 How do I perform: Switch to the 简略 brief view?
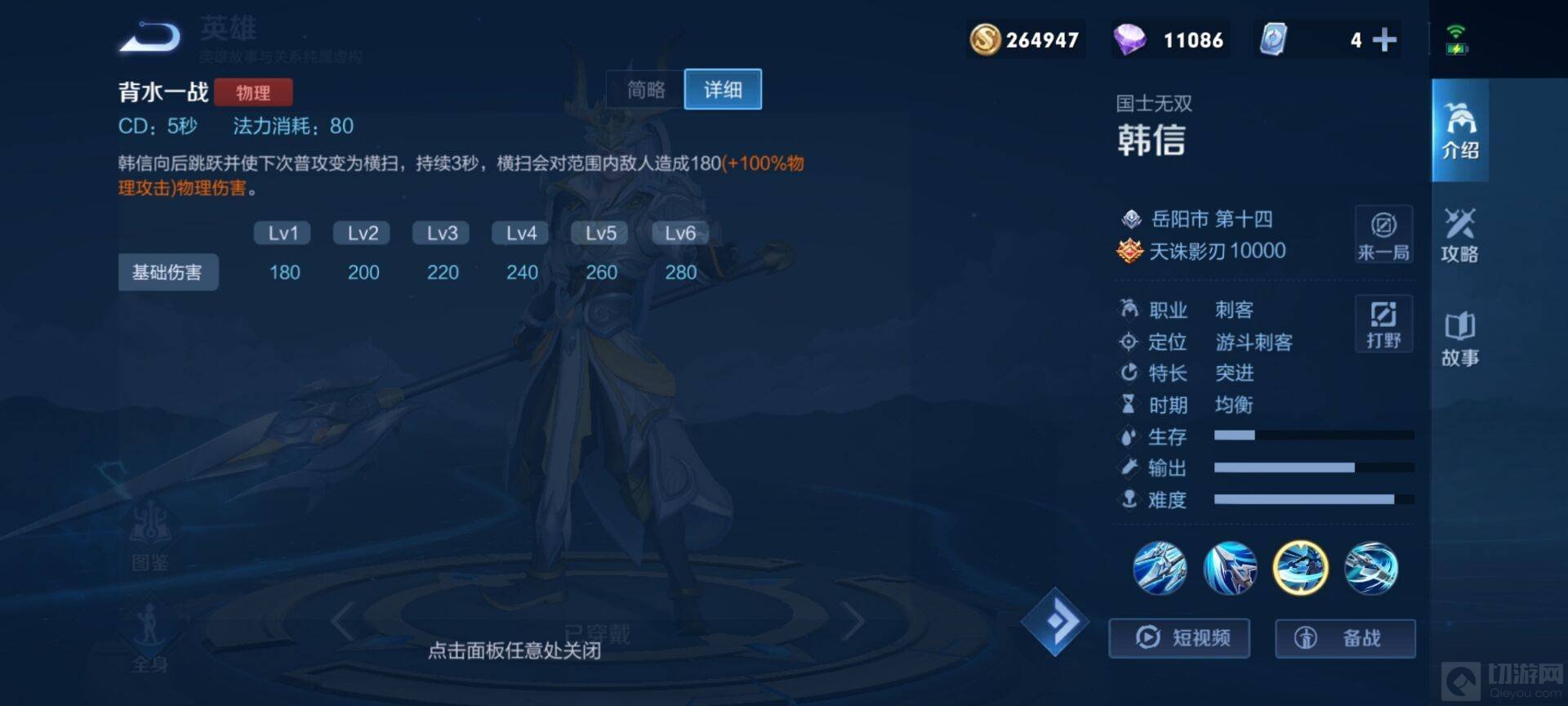646,89
